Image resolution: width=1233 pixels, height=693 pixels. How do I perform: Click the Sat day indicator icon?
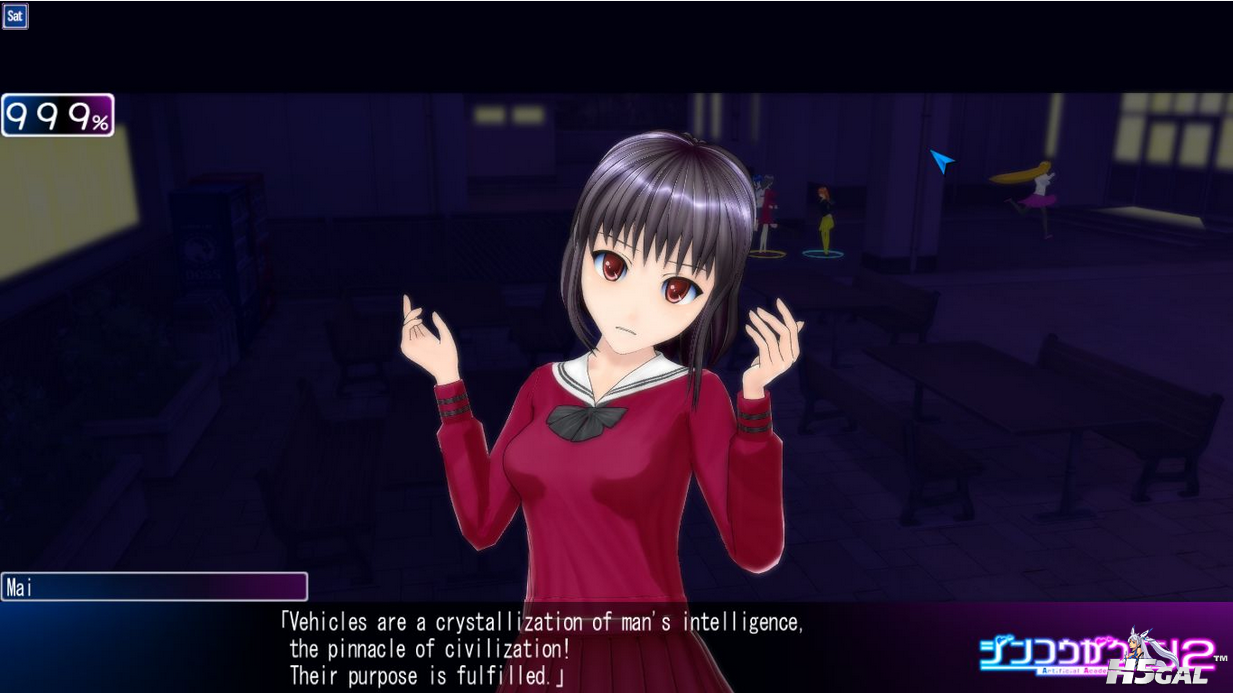coord(15,16)
